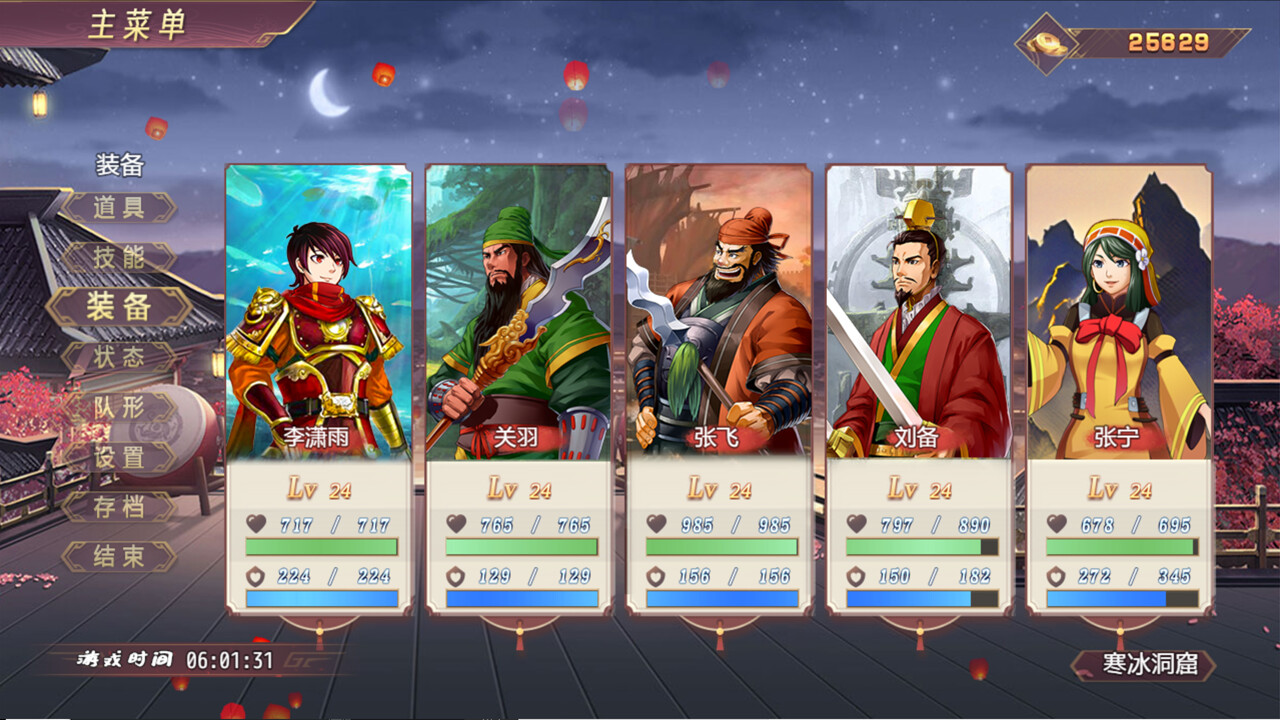The height and width of the screenshot is (720, 1280).
Task: Click Guan Yu's heart HP icon
Action: click(457, 524)
